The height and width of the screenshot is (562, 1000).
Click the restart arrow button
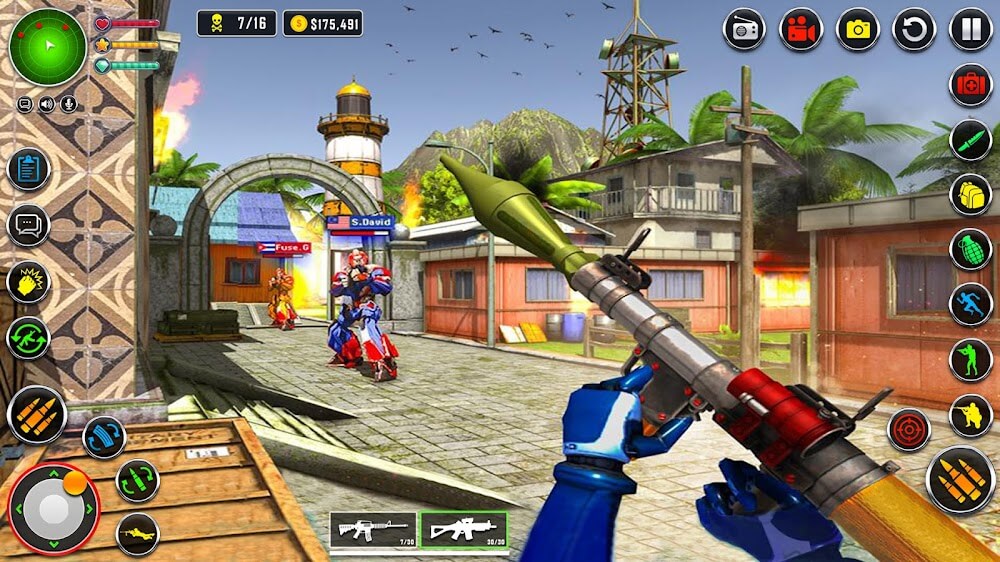coord(913,29)
